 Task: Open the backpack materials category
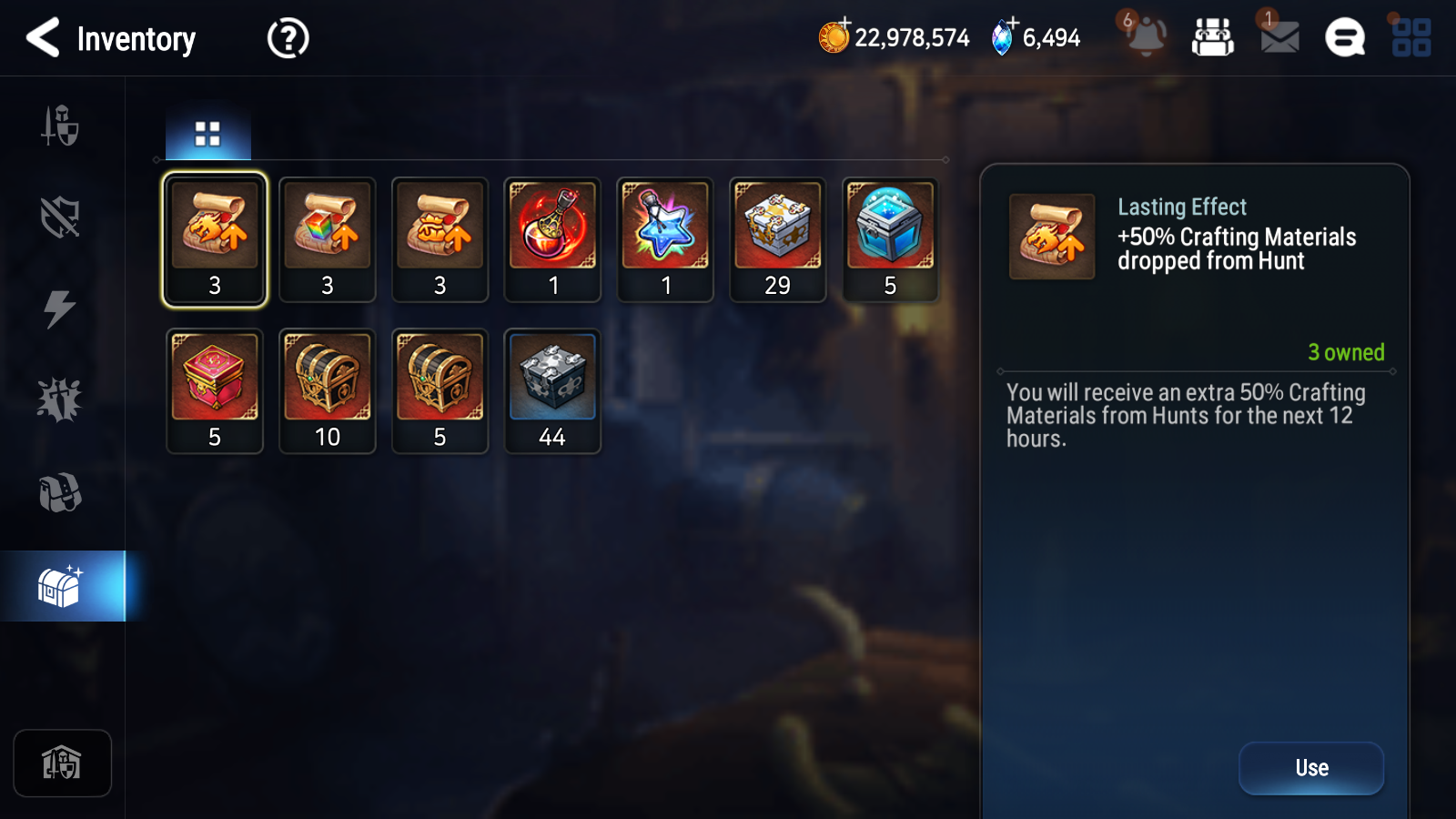[x=62, y=492]
